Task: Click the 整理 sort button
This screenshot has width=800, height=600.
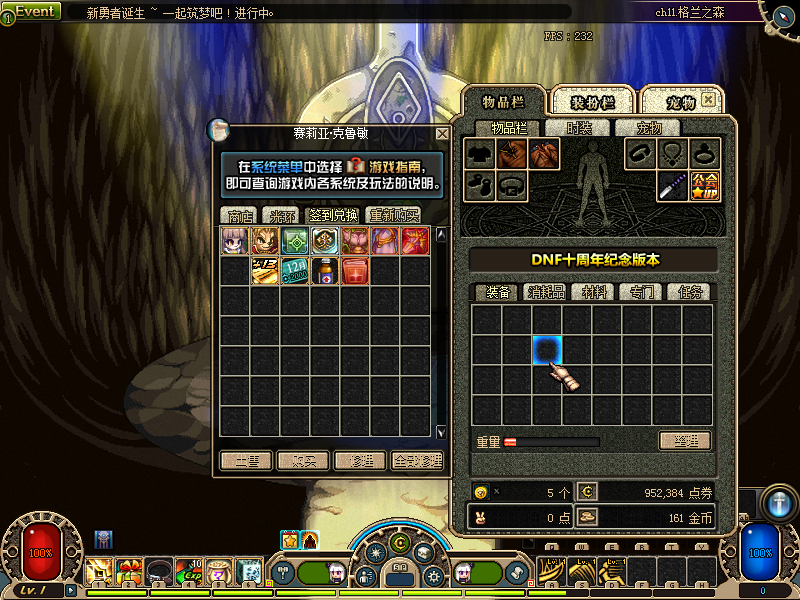Action: pyautogui.click(x=685, y=441)
